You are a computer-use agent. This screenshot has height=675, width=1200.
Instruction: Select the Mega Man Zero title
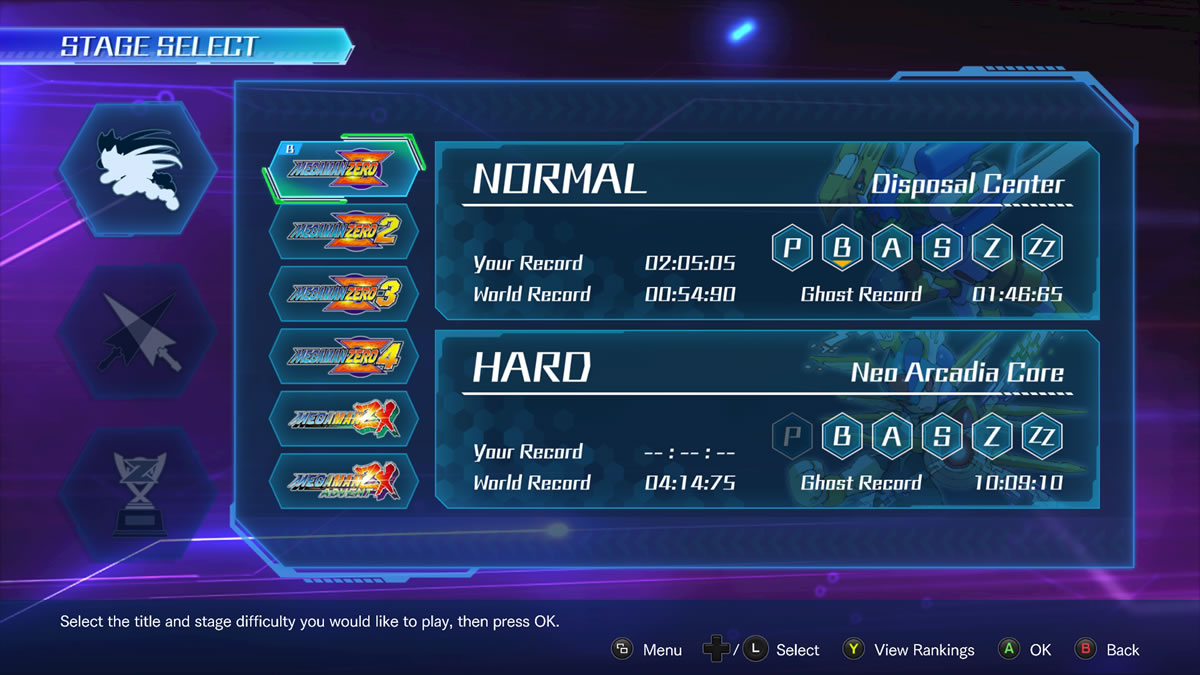343,170
